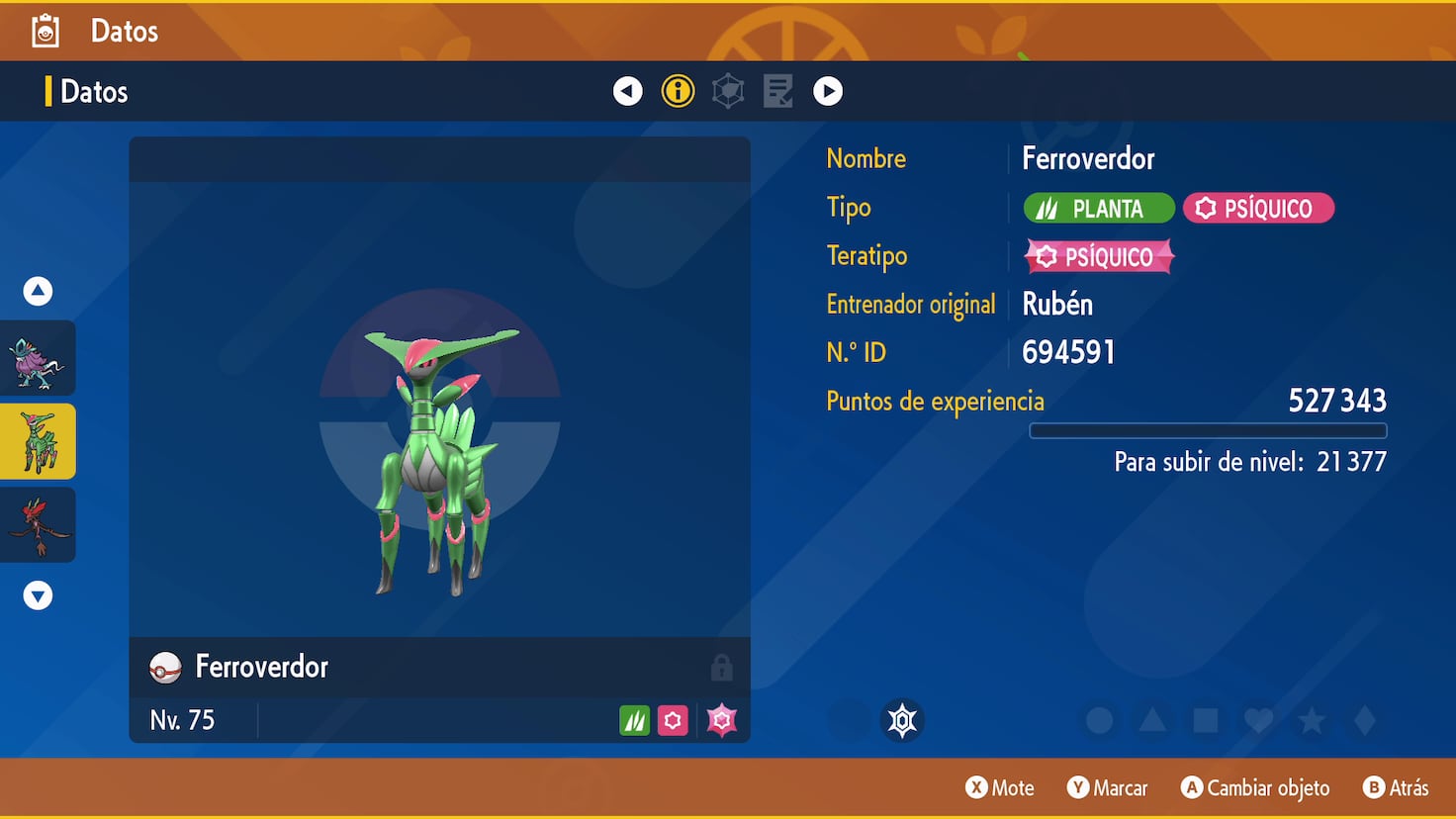1456x819 pixels.
Task: Click the Psíquico type badge
Action: tap(1258, 208)
